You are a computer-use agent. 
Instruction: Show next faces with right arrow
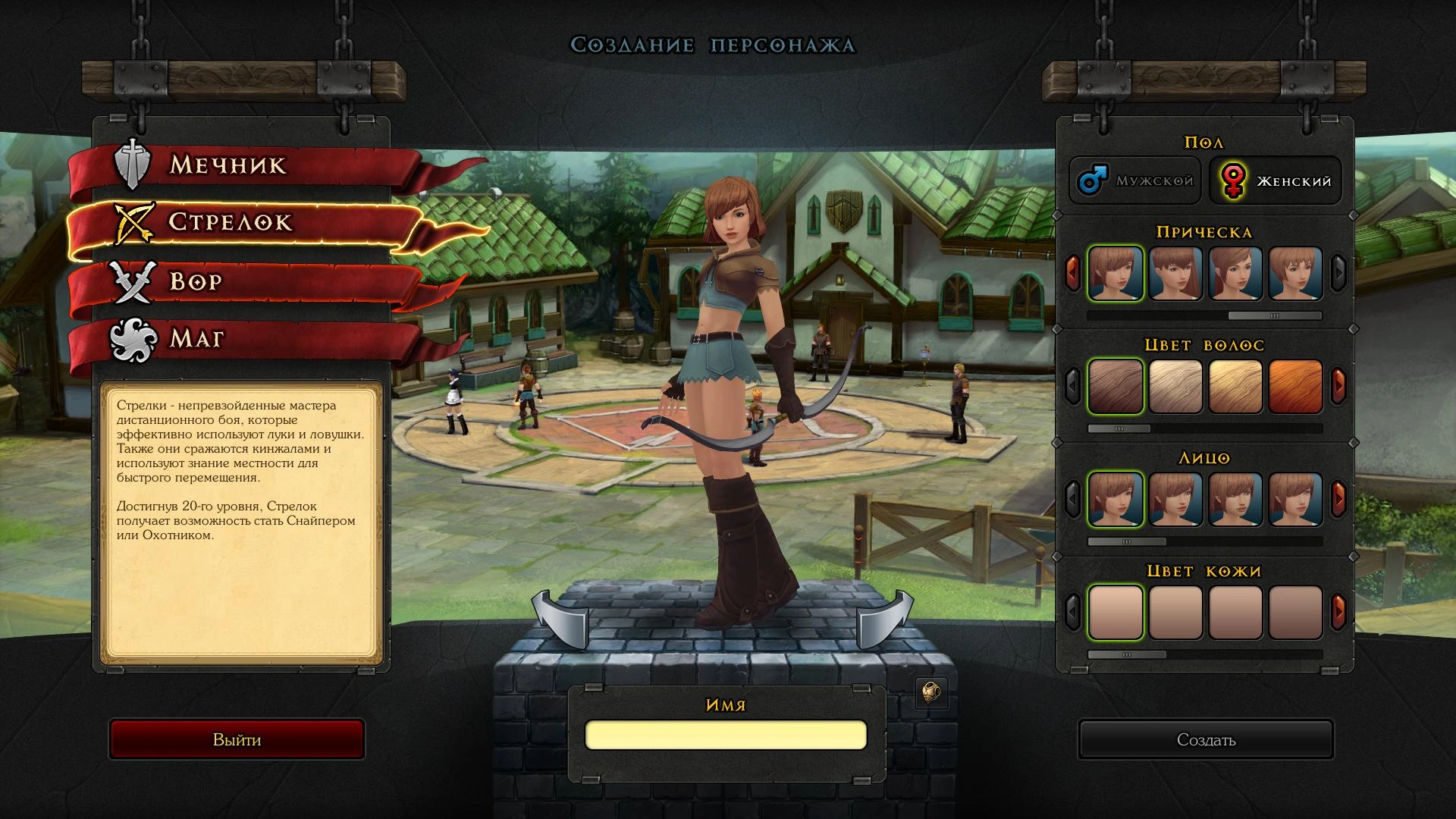coord(1338,499)
